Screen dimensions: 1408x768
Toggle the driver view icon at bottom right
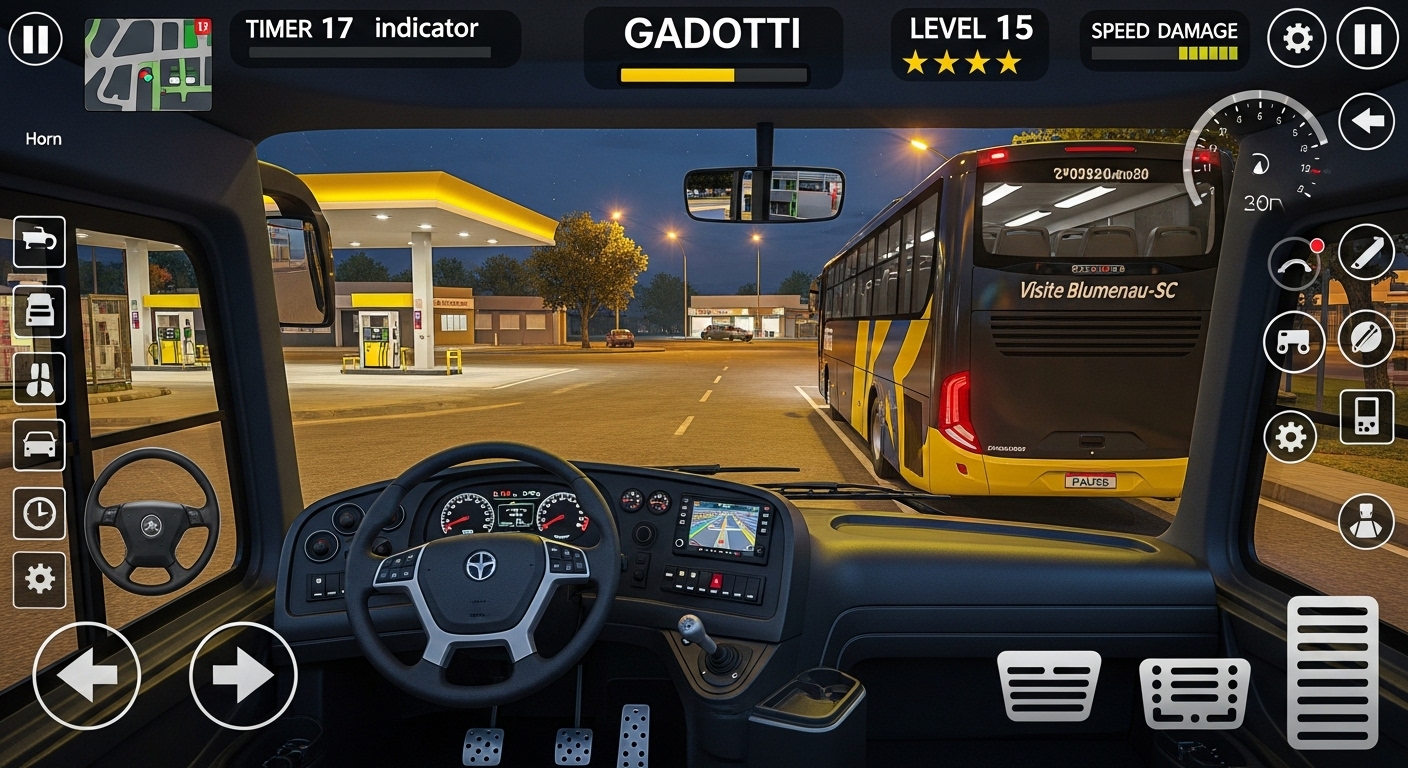coord(1365,521)
